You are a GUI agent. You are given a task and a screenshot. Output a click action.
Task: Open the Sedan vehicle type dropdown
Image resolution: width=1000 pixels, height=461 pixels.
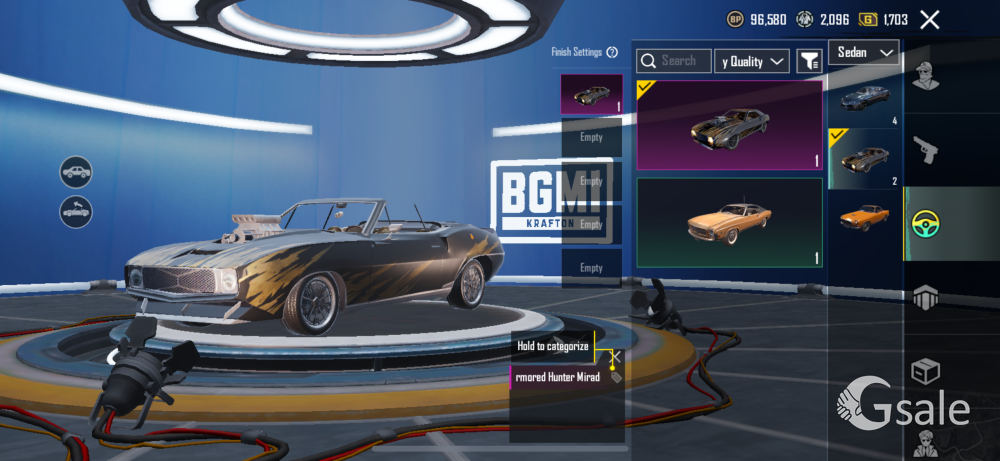point(863,53)
